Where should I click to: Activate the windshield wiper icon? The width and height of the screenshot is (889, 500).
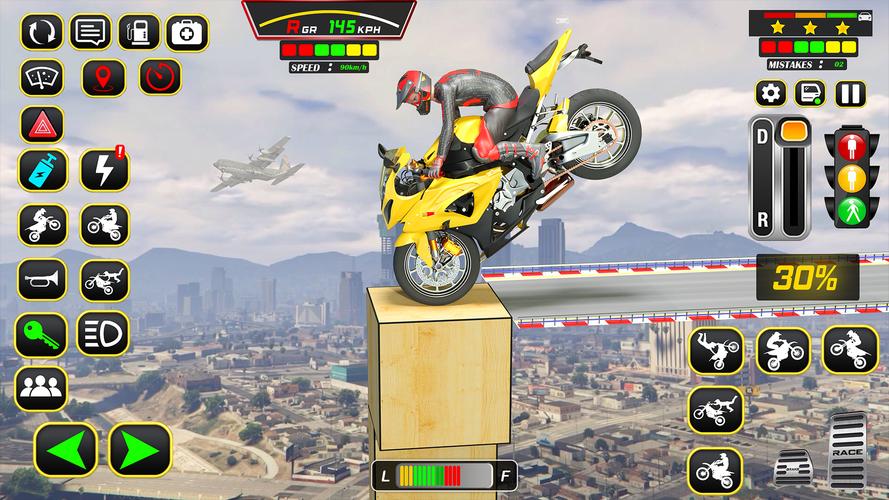point(41,77)
